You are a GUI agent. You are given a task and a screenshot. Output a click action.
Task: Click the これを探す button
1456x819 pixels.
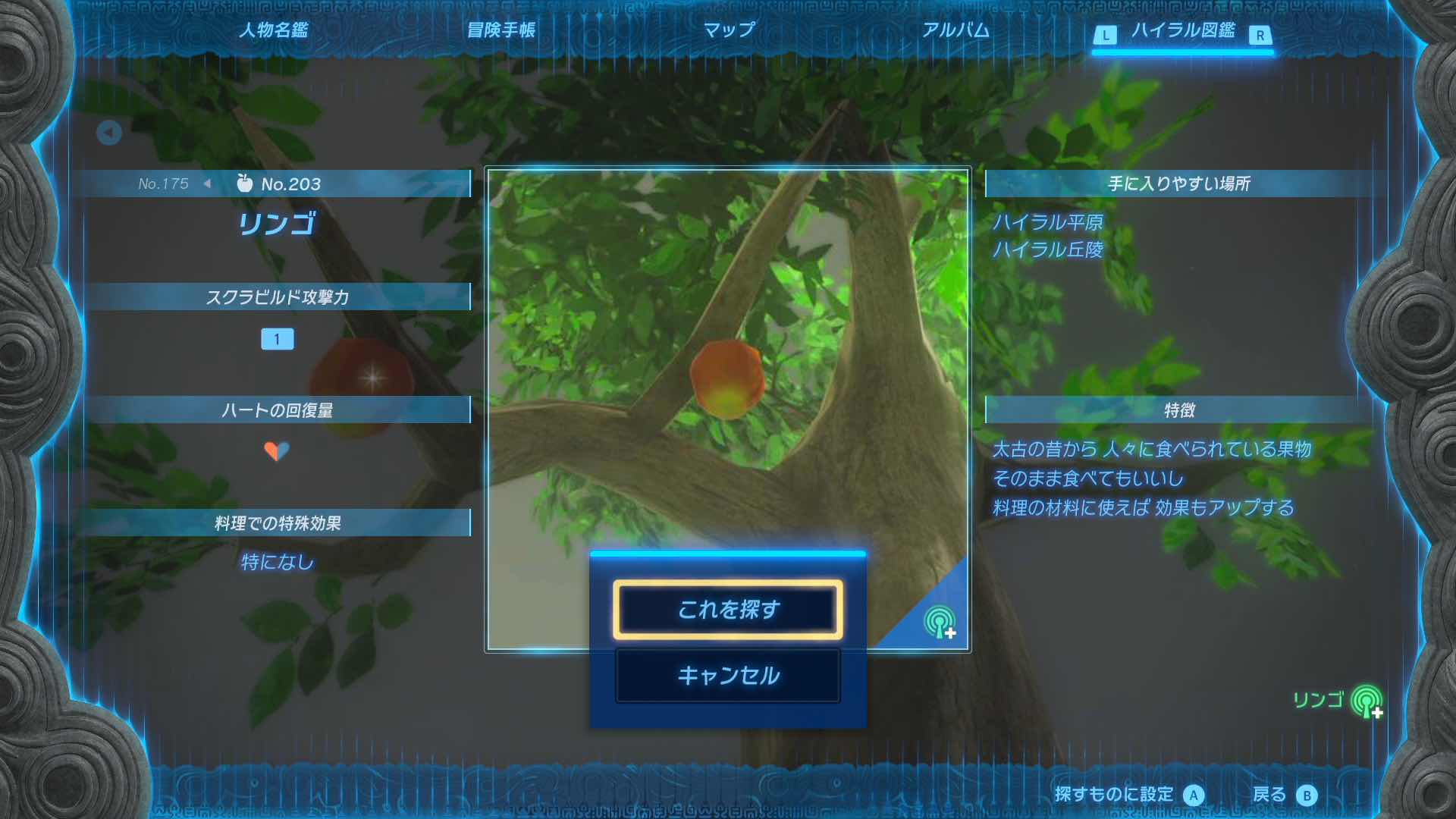(x=727, y=610)
